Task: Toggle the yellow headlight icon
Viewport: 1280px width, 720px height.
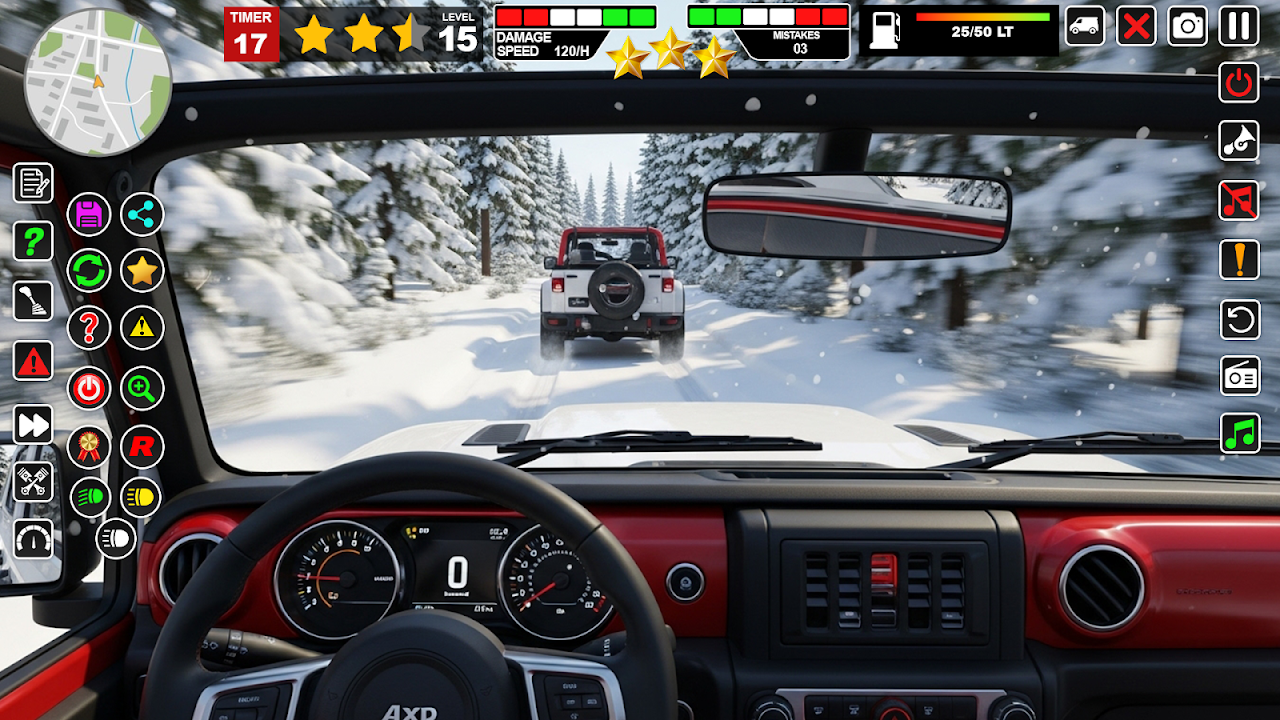Action: pyautogui.click(x=141, y=497)
